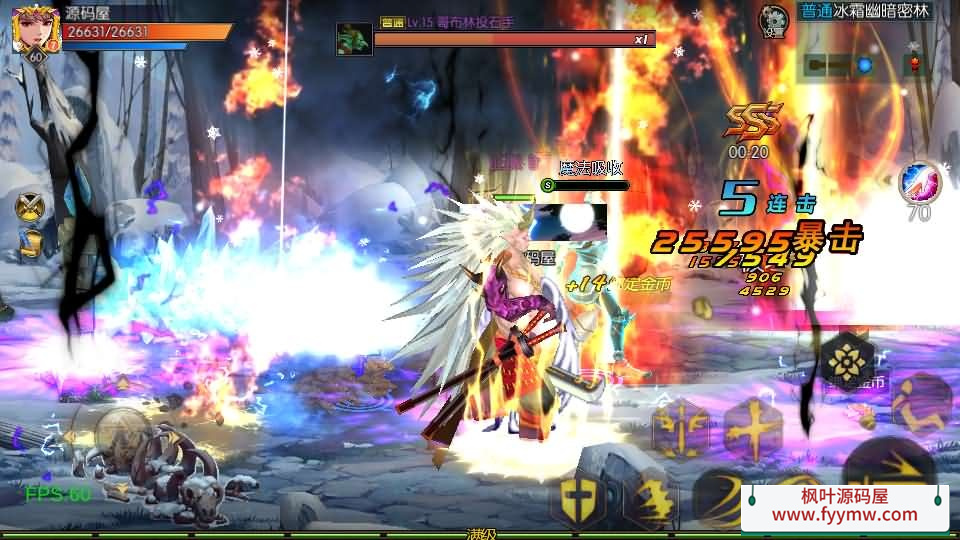Tap the golden scroll icon
Image resolution: width=960 pixels, height=540 pixels.
[31, 243]
